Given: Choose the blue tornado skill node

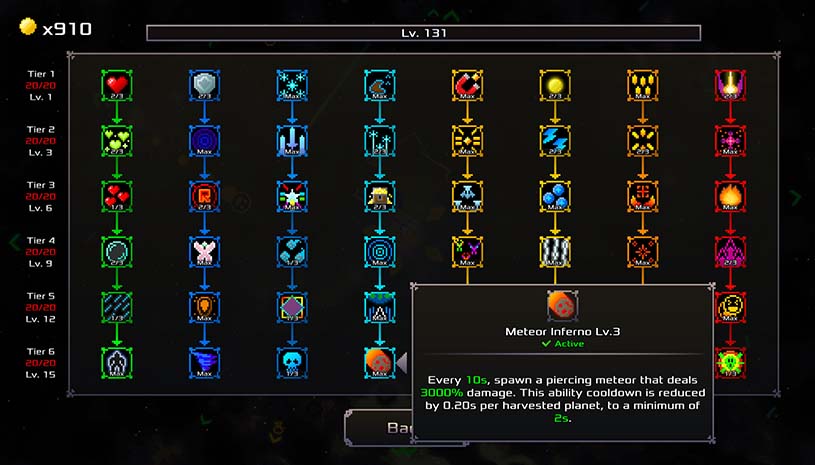Looking at the screenshot, I should (204, 361).
